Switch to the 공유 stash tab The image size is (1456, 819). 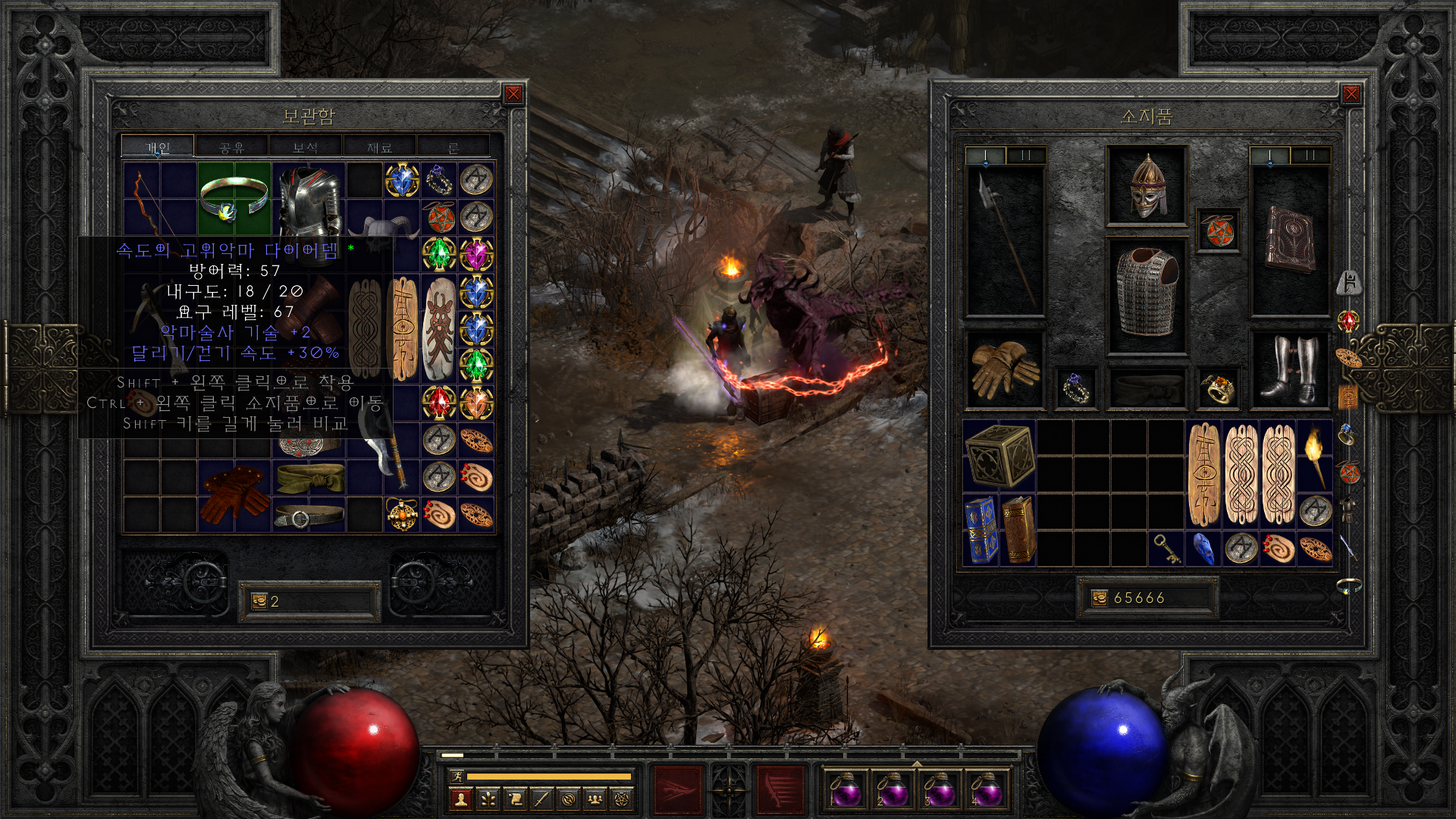point(231,147)
